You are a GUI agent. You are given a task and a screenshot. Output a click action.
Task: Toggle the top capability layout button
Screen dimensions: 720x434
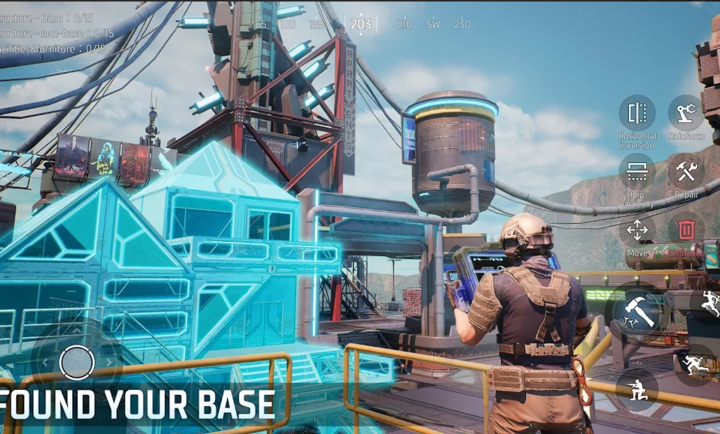tap(637, 171)
